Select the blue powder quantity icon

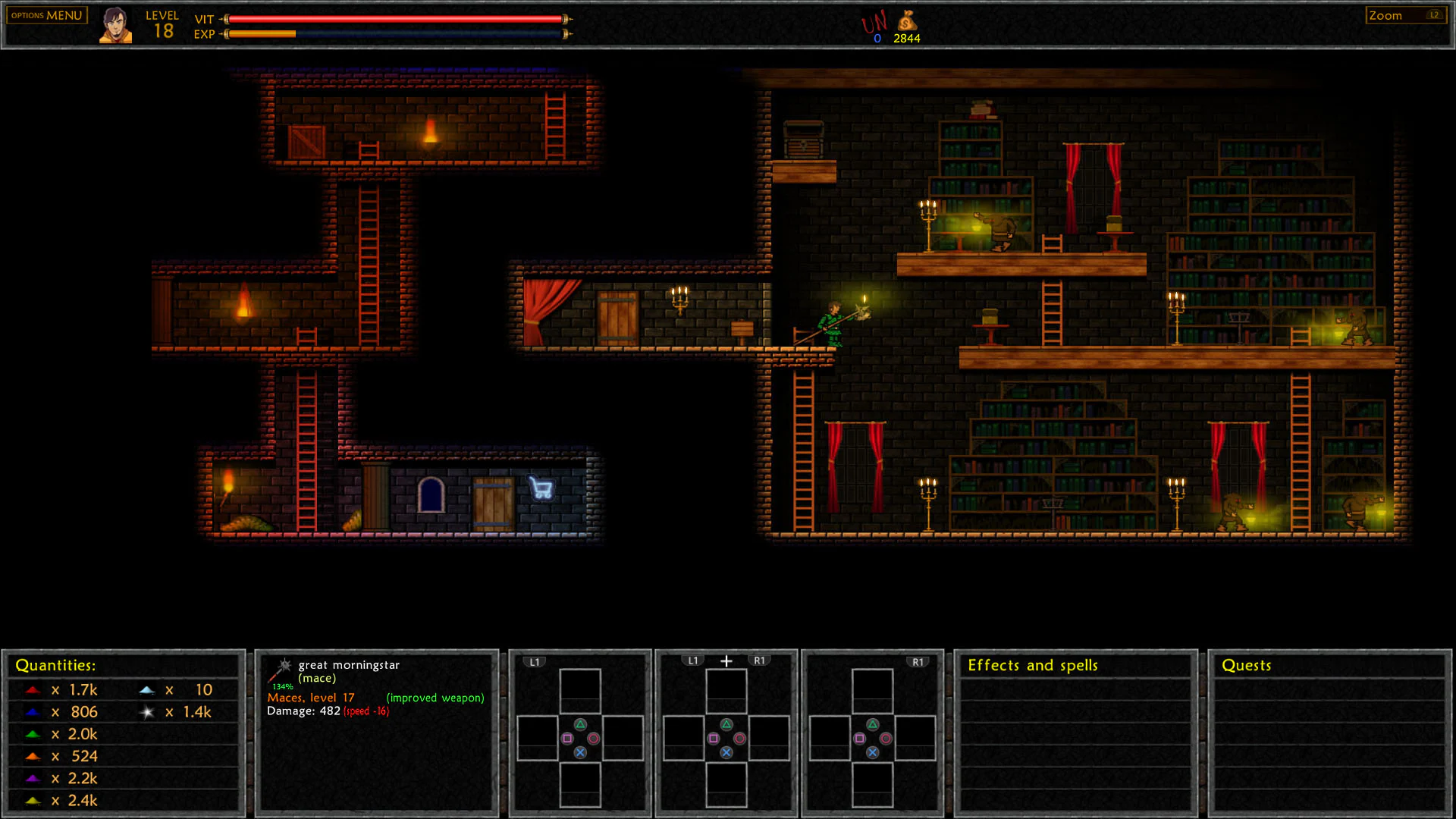click(32, 711)
